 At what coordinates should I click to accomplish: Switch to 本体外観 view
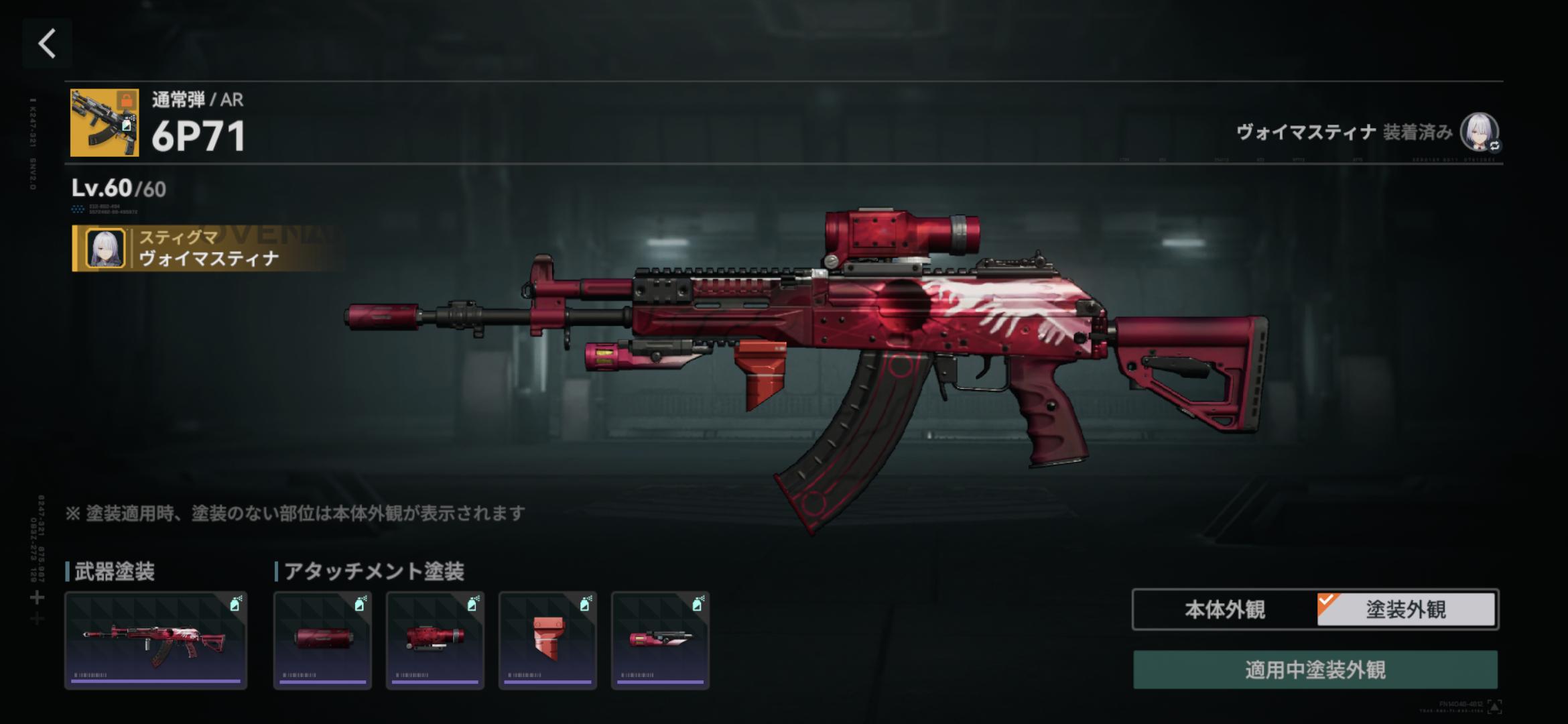point(1225,609)
